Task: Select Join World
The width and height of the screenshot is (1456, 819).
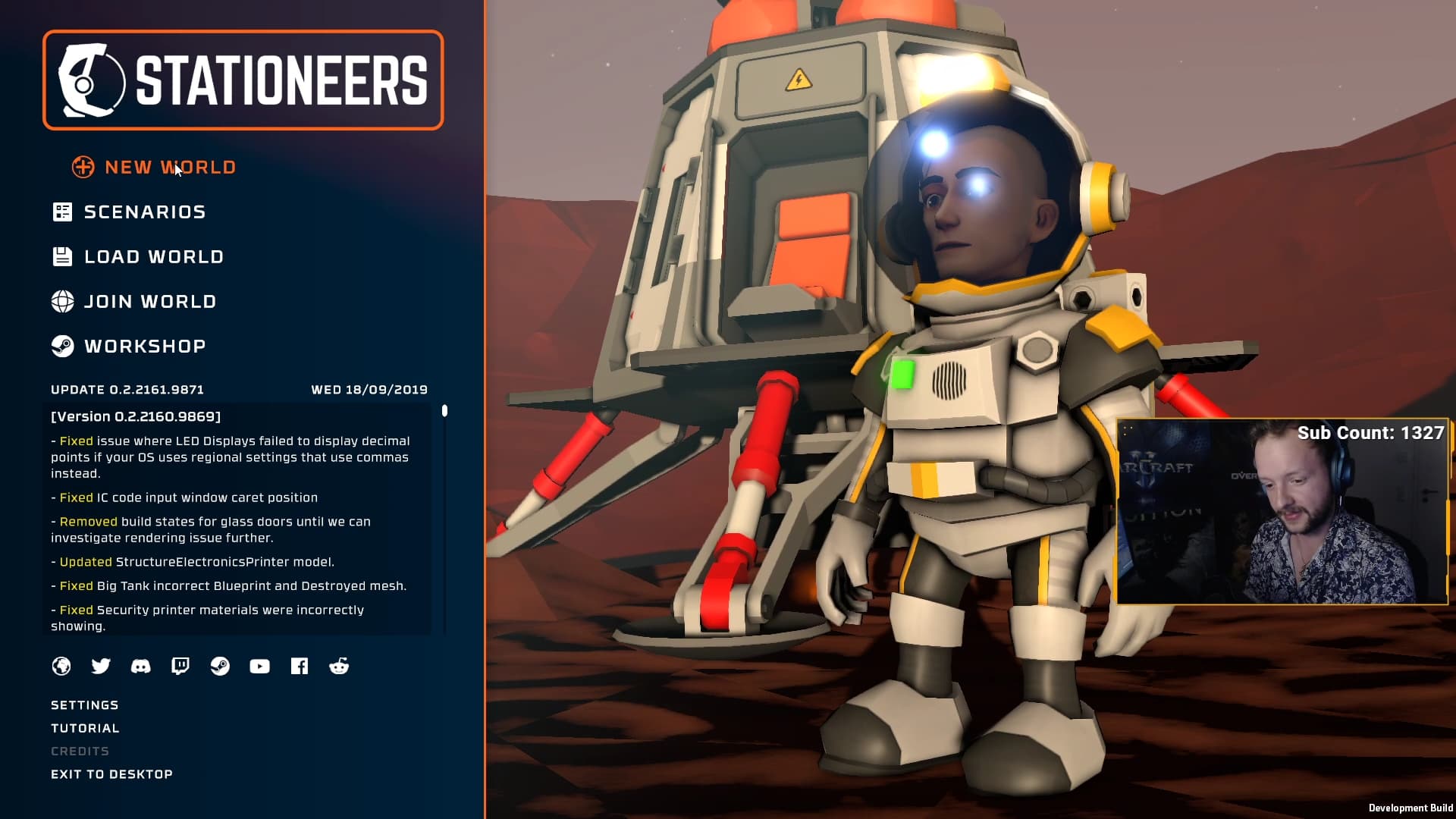Action: click(x=150, y=302)
